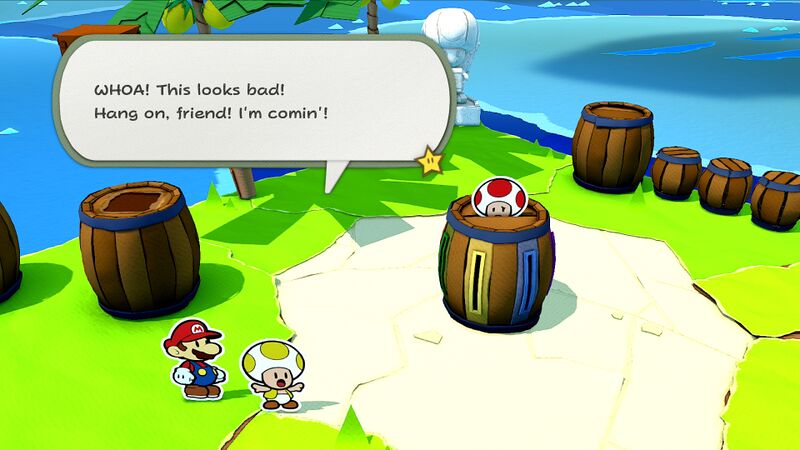Click the star icon to continue dialogue
Viewport: 800px width, 450px height.
(431, 161)
